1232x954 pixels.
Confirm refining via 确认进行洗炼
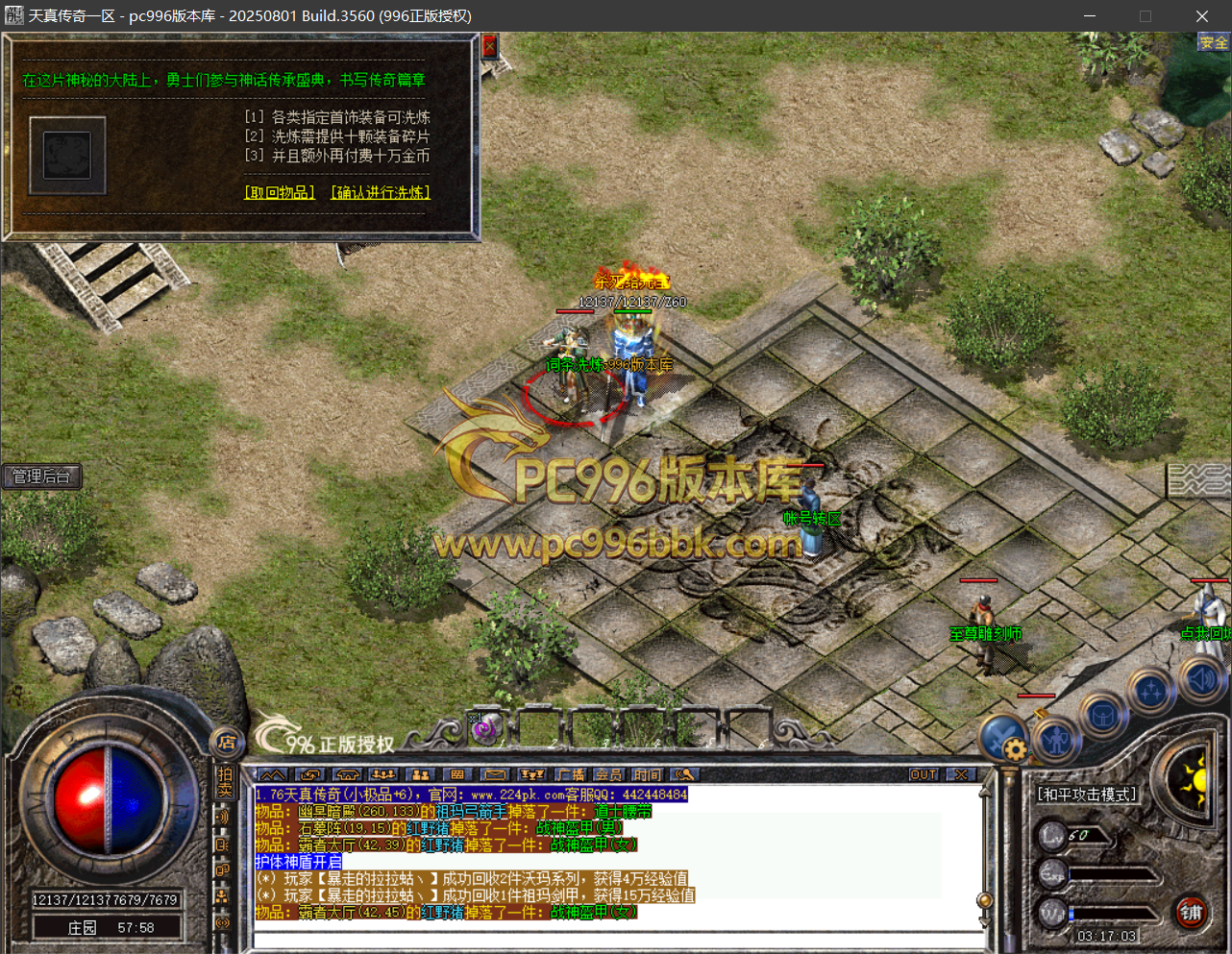(381, 192)
